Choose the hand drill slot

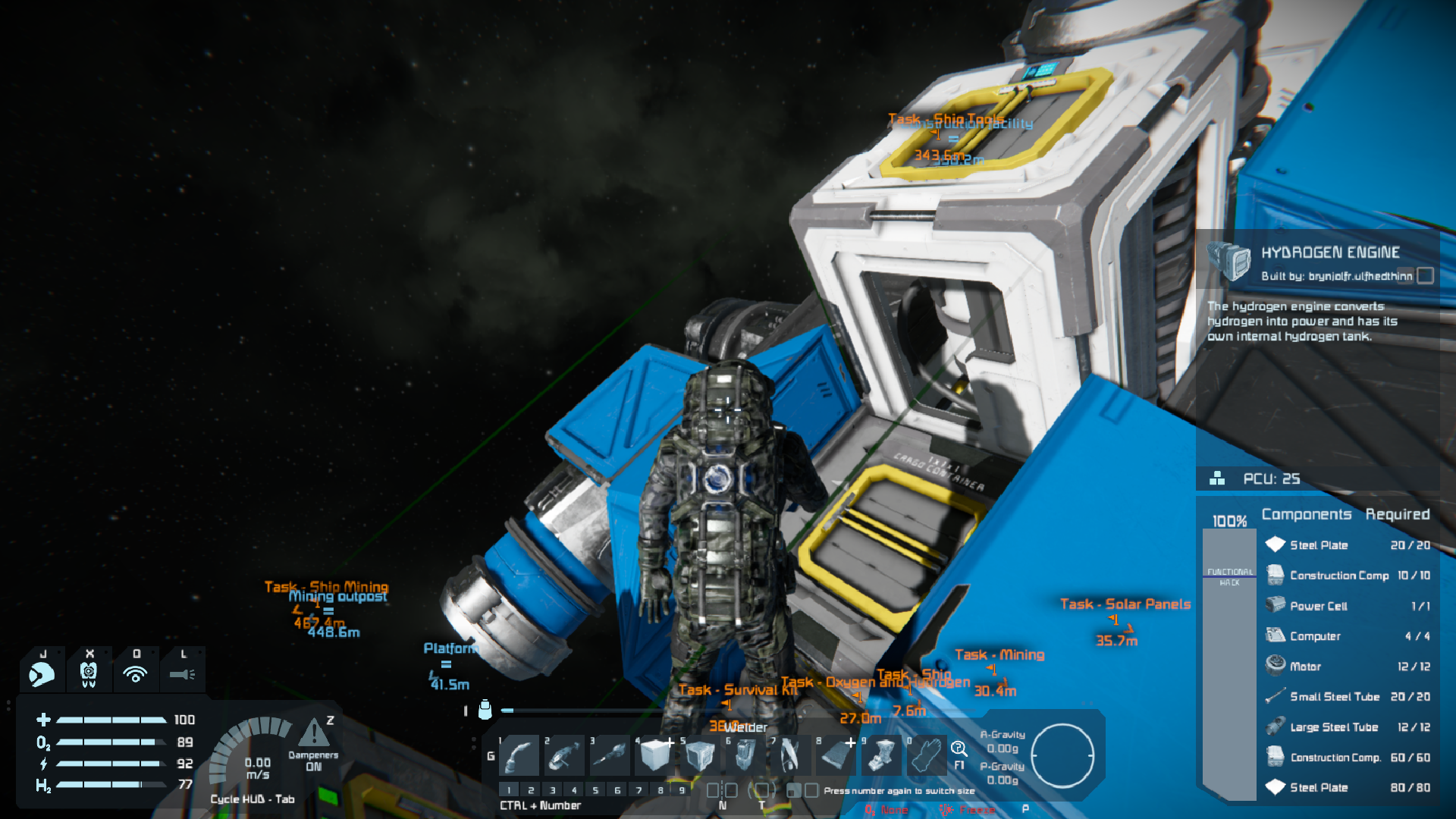pyautogui.click(x=610, y=755)
